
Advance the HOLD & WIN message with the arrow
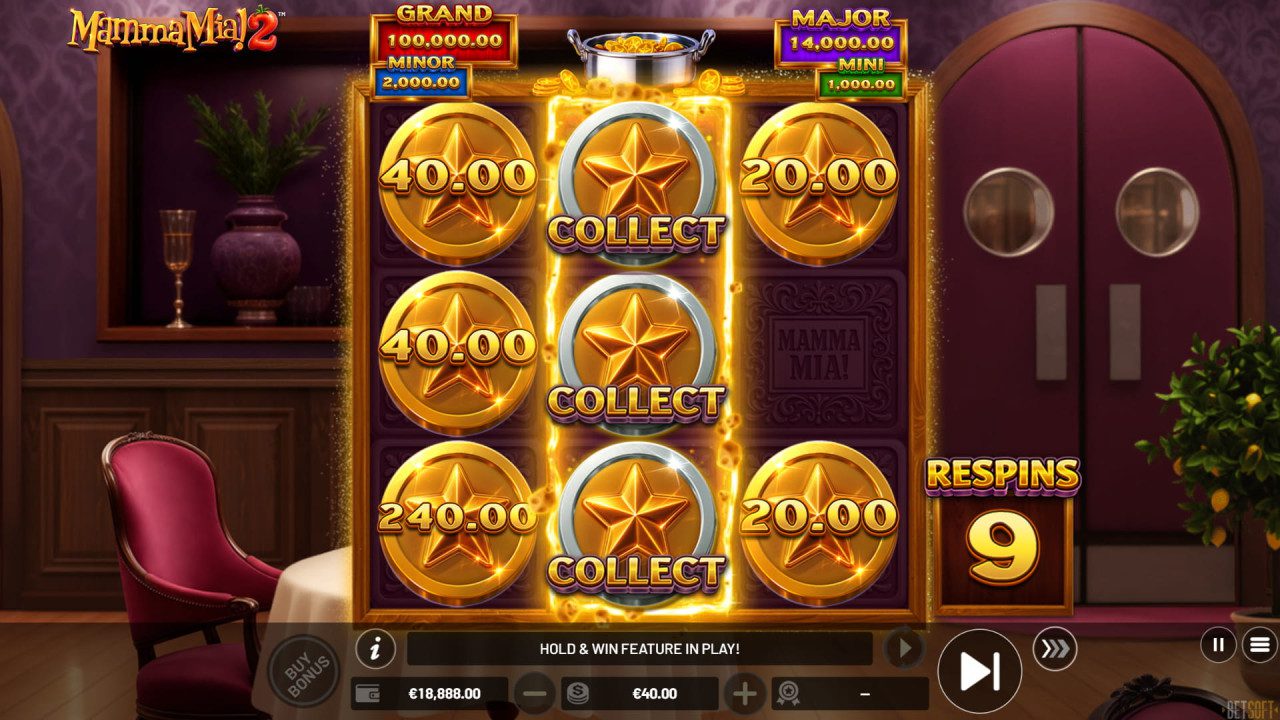click(x=905, y=648)
